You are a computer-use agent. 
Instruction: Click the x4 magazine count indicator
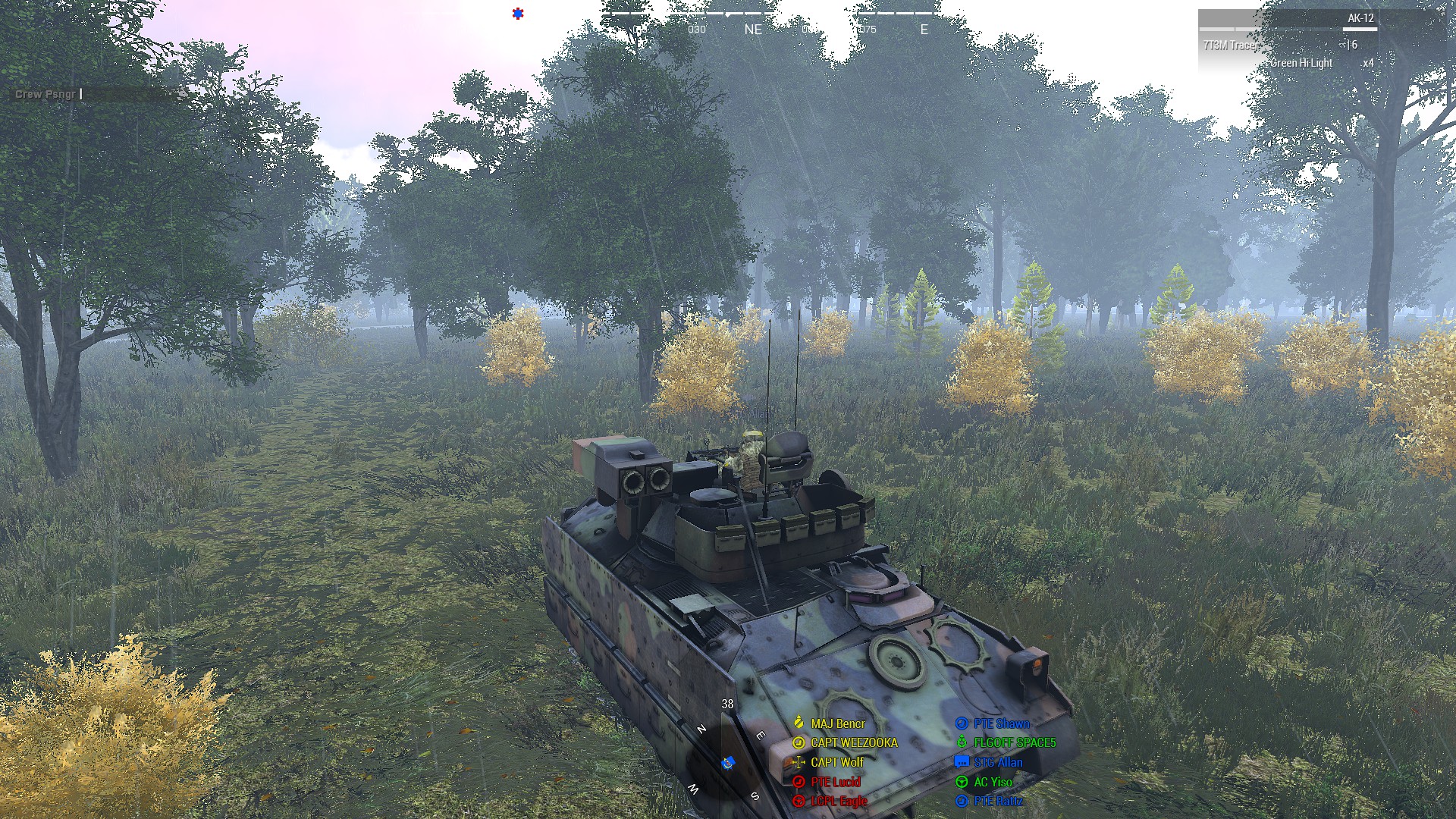[x=1369, y=63]
